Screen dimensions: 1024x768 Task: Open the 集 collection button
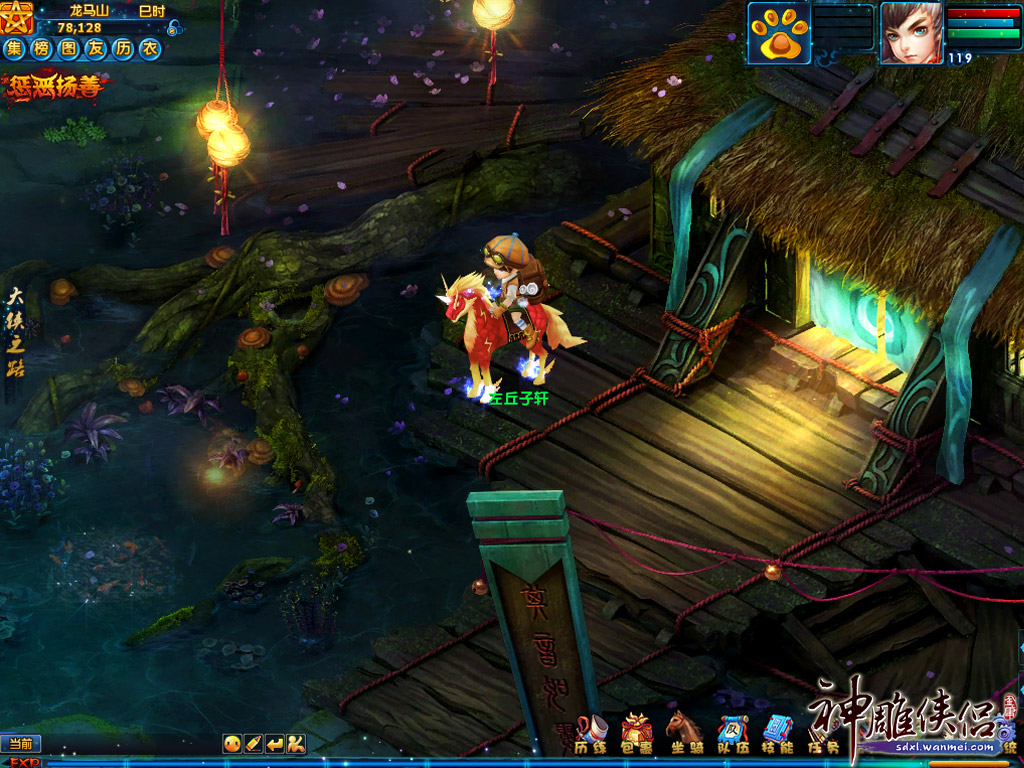[15, 48]
